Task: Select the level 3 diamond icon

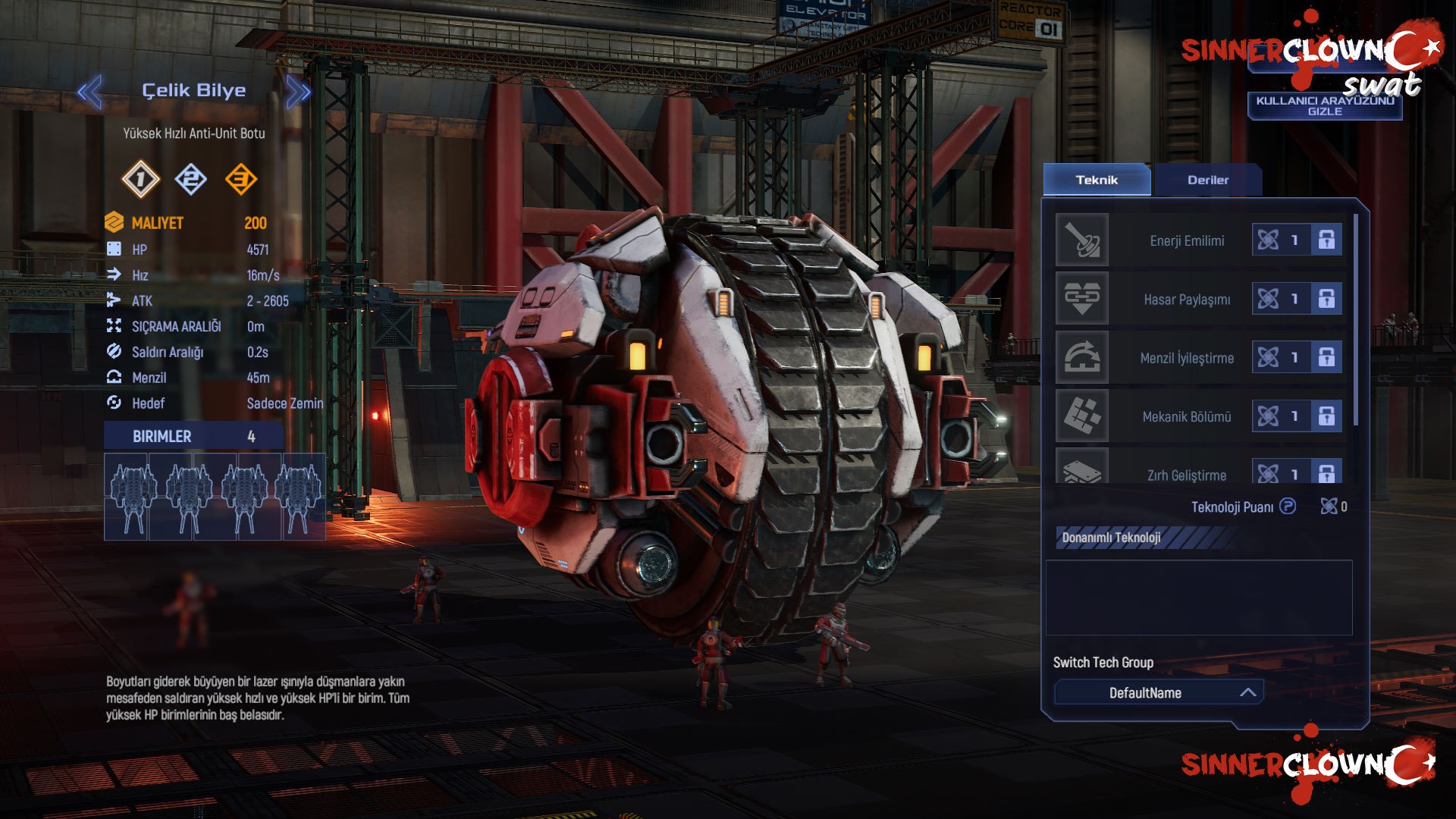Action: pos(241,180)
